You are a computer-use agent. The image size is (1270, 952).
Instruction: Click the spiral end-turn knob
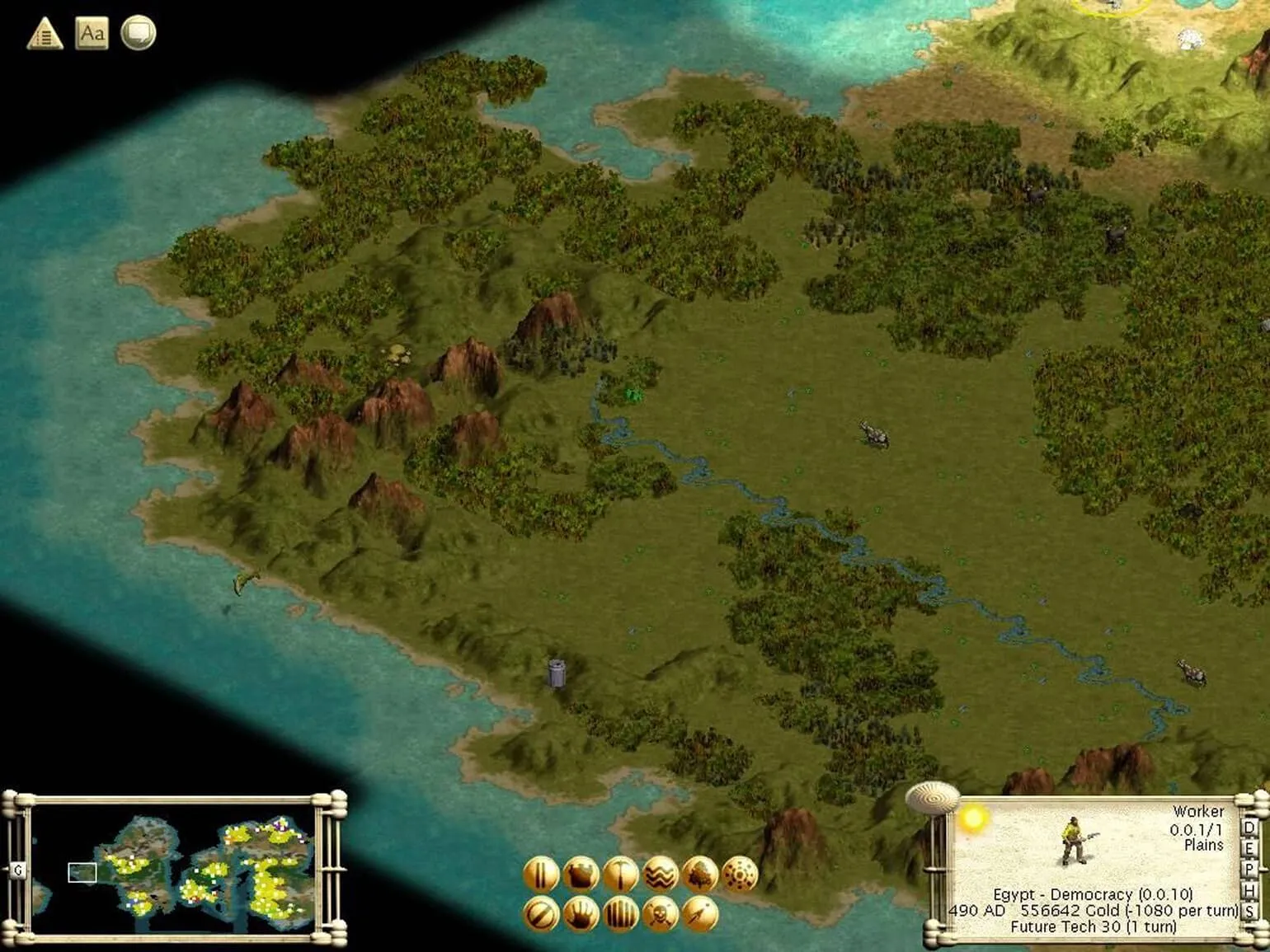(933, 797)
